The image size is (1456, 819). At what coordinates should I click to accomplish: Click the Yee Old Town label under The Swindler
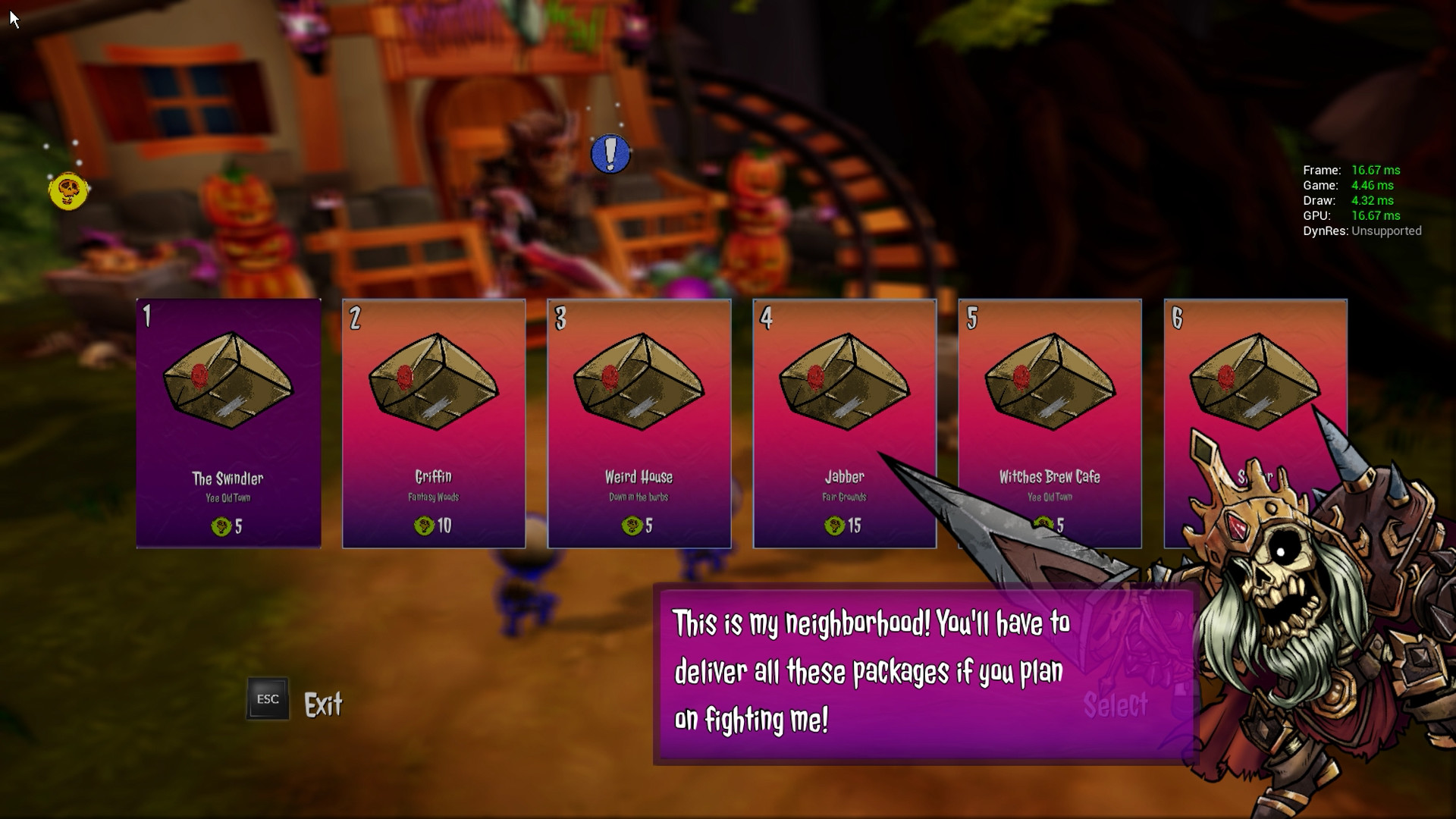(227, 498)
